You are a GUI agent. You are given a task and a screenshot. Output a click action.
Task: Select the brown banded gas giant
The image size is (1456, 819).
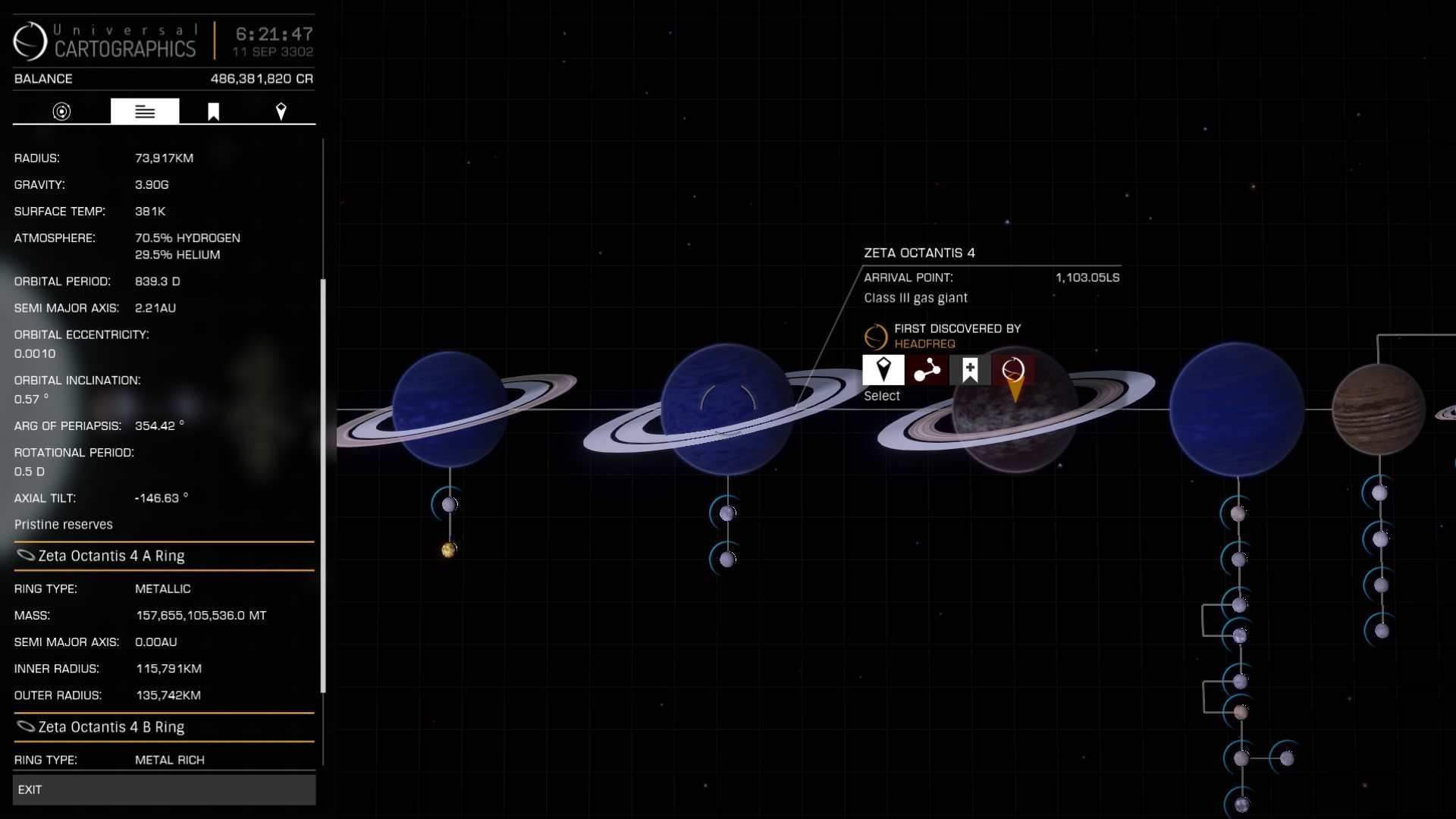tap(1378, 409)
